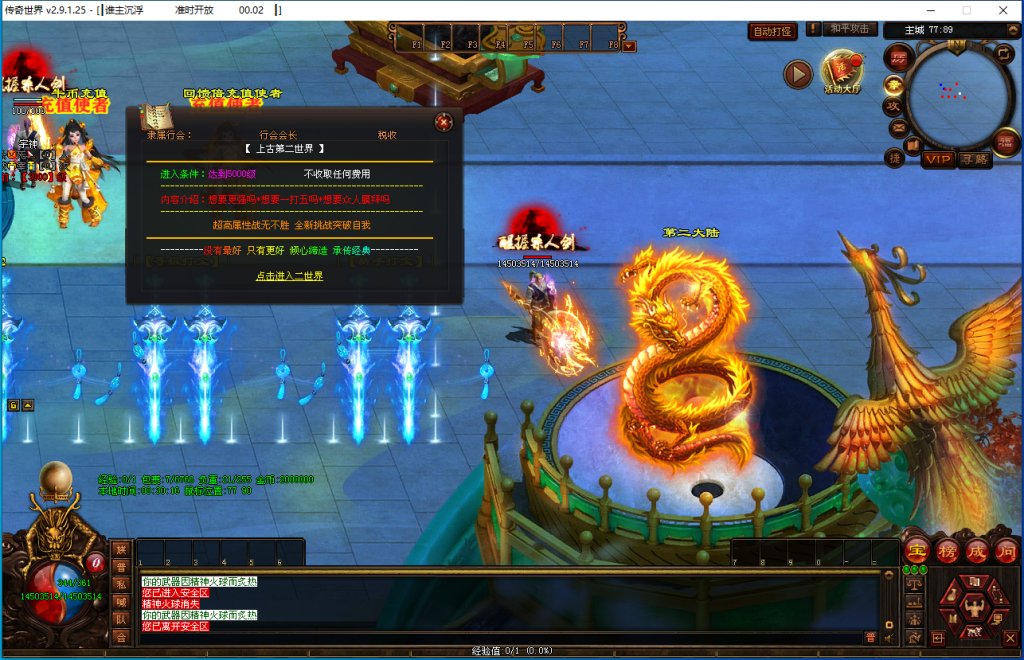
Task: Click the 点击进入二世界 link
Action: pos(289,276)
